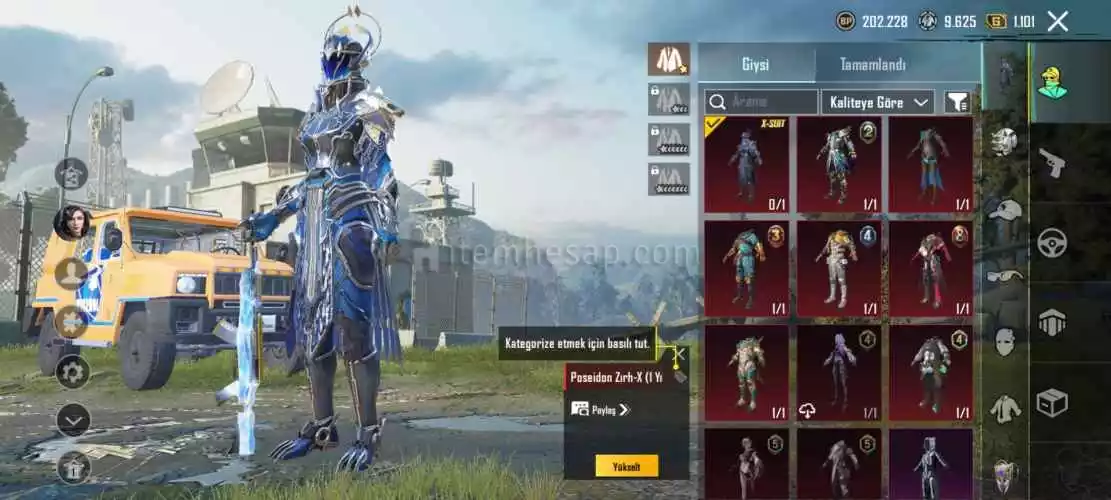This screenshot has width=1111, height=500.
Task: Upgrade the suit with the Yükselt button
Action: pos(627,465)
